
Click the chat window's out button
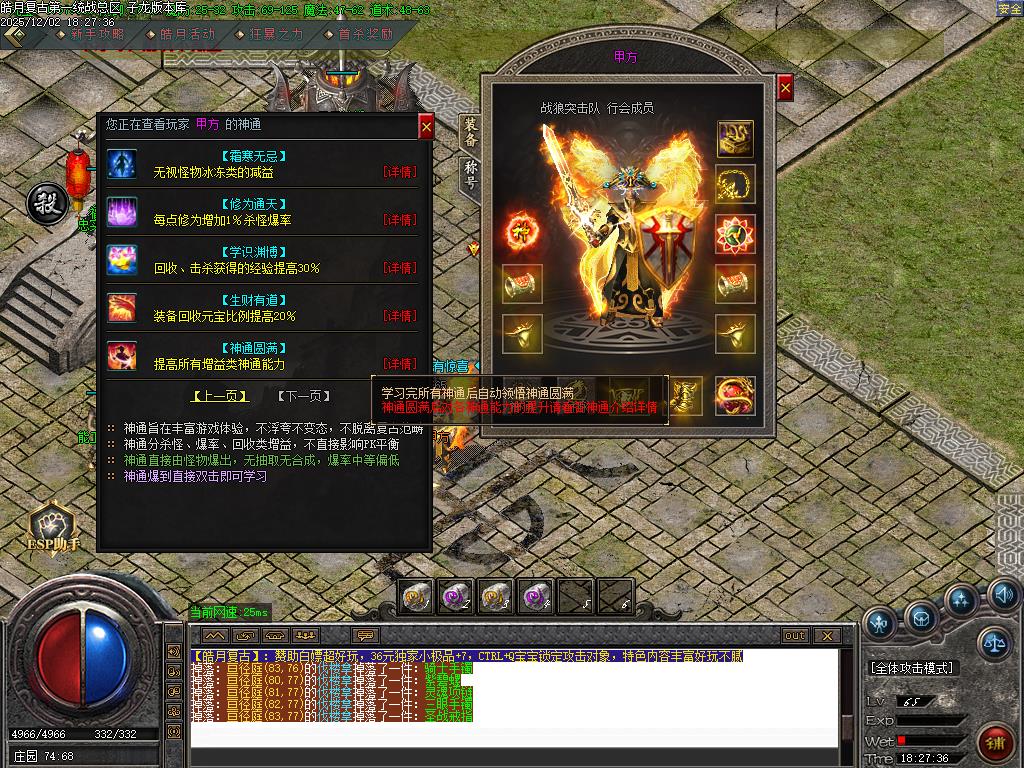coord(795,635)
